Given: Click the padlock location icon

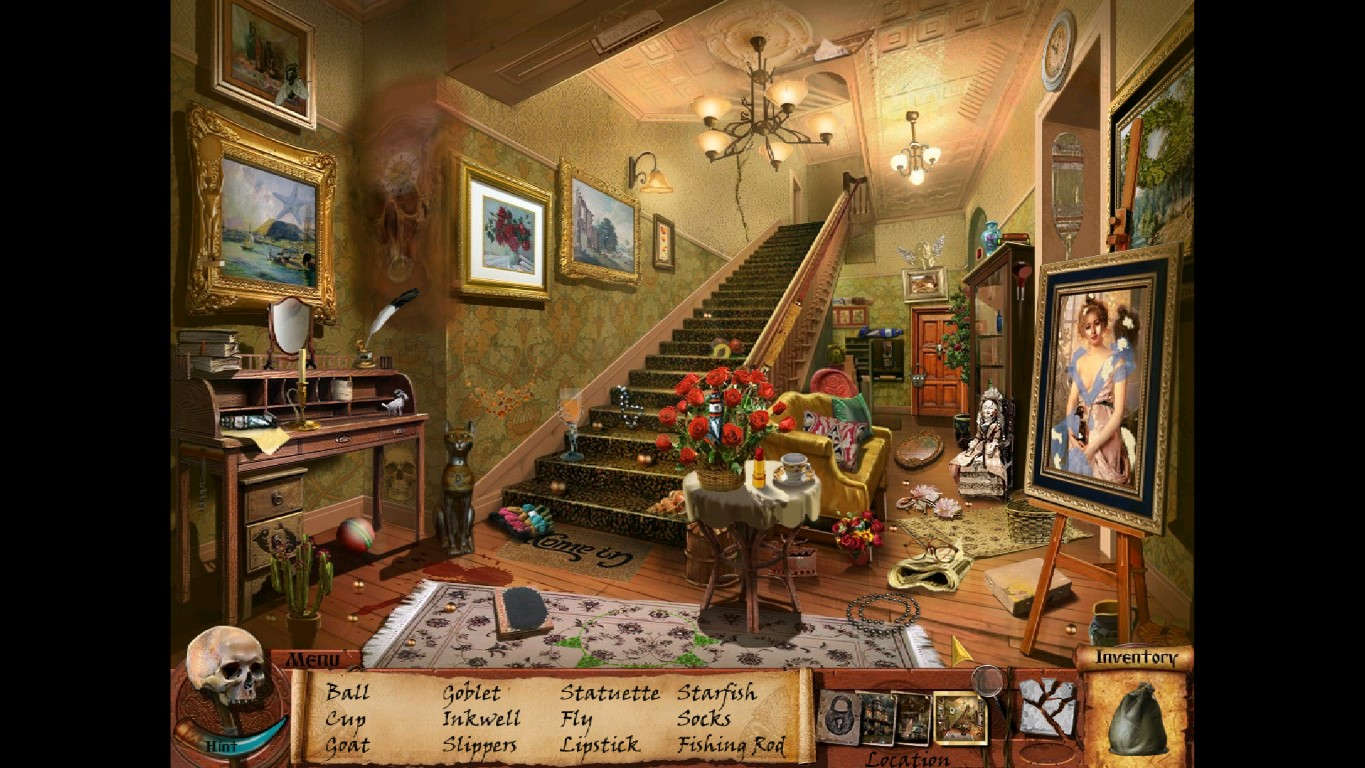Looking at the screenshot, I should point(839,717).
